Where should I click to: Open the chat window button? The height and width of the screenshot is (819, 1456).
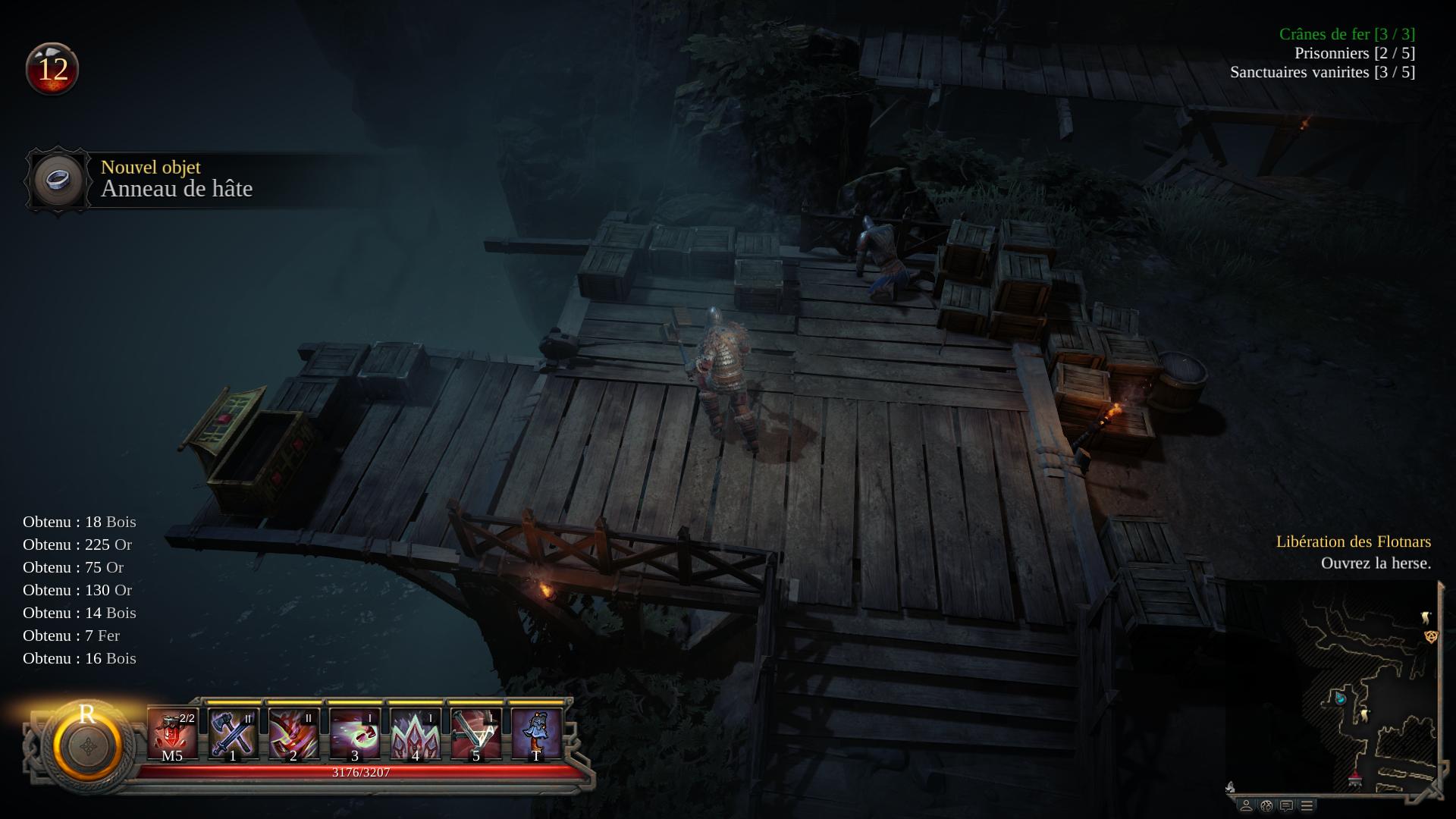tap(1286, 805)
